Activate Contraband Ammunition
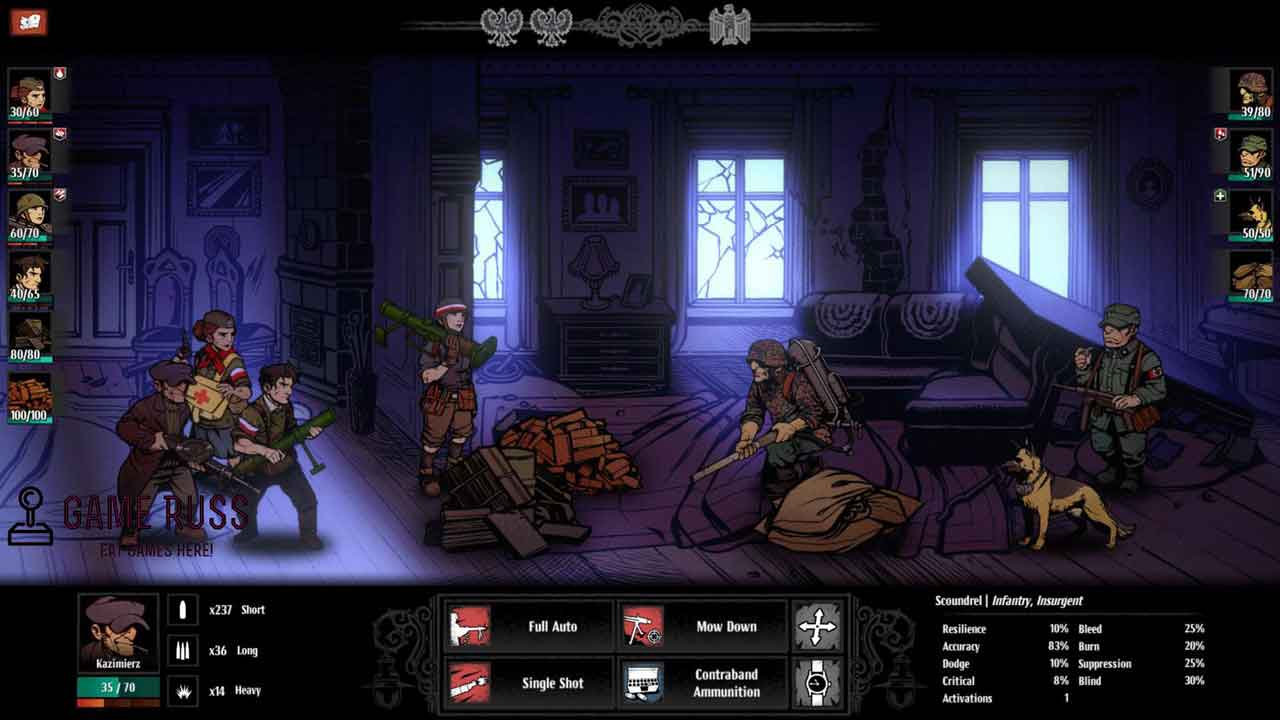The image size is (1280, 720). pos(701,683)
